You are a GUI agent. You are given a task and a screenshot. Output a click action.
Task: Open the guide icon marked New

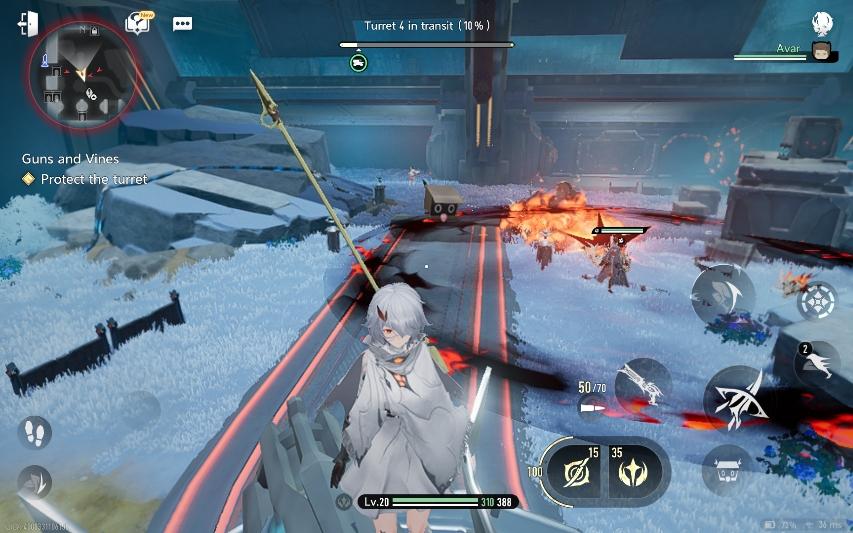[138, 23]
